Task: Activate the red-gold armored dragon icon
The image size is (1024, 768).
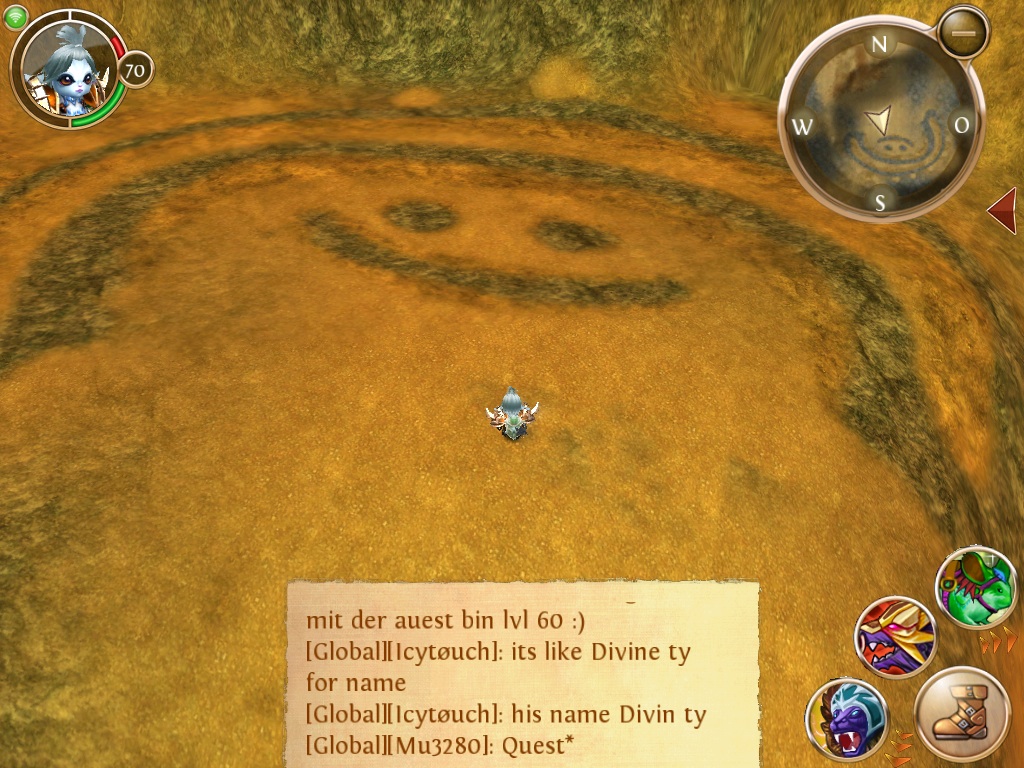Action: [x=895, y=637]
